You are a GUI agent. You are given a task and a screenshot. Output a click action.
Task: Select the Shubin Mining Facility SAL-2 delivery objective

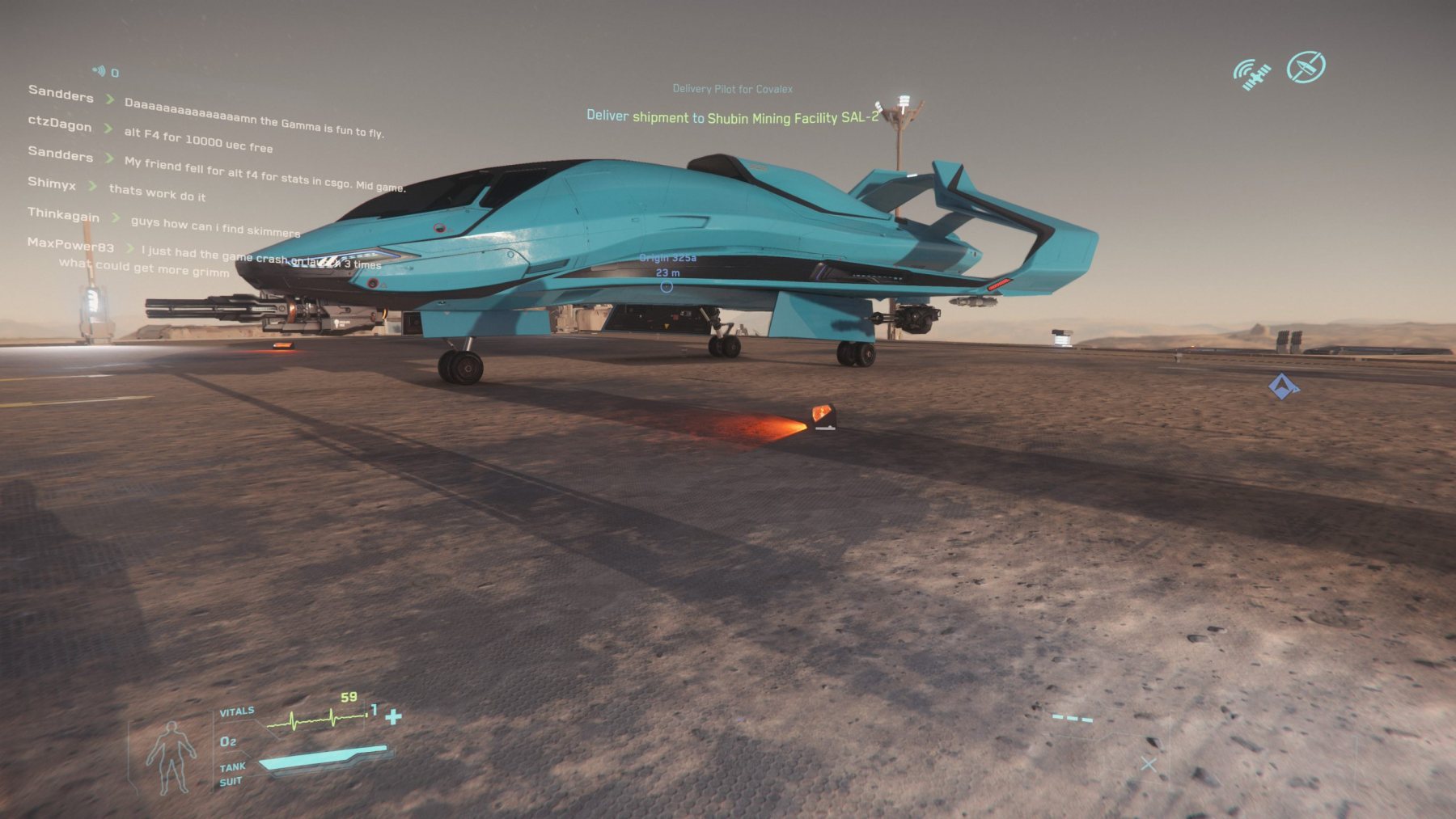(732, 117)
